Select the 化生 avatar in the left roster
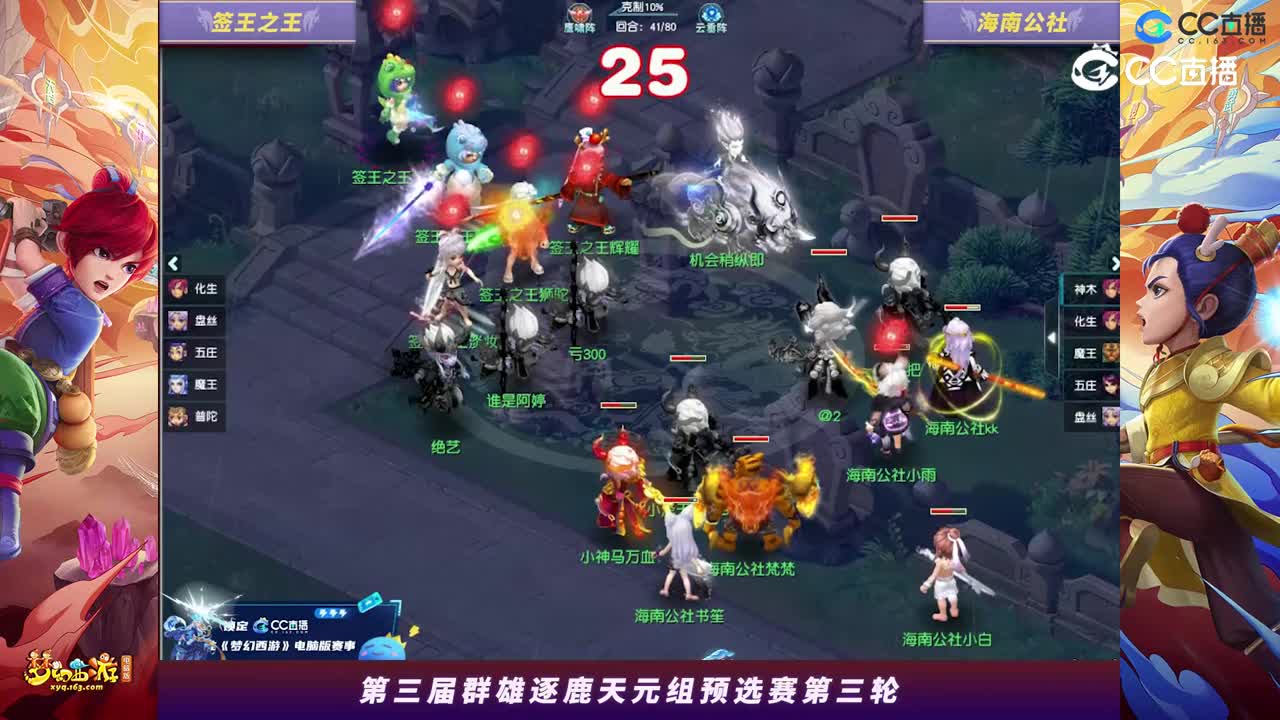 tap(190, 289)
